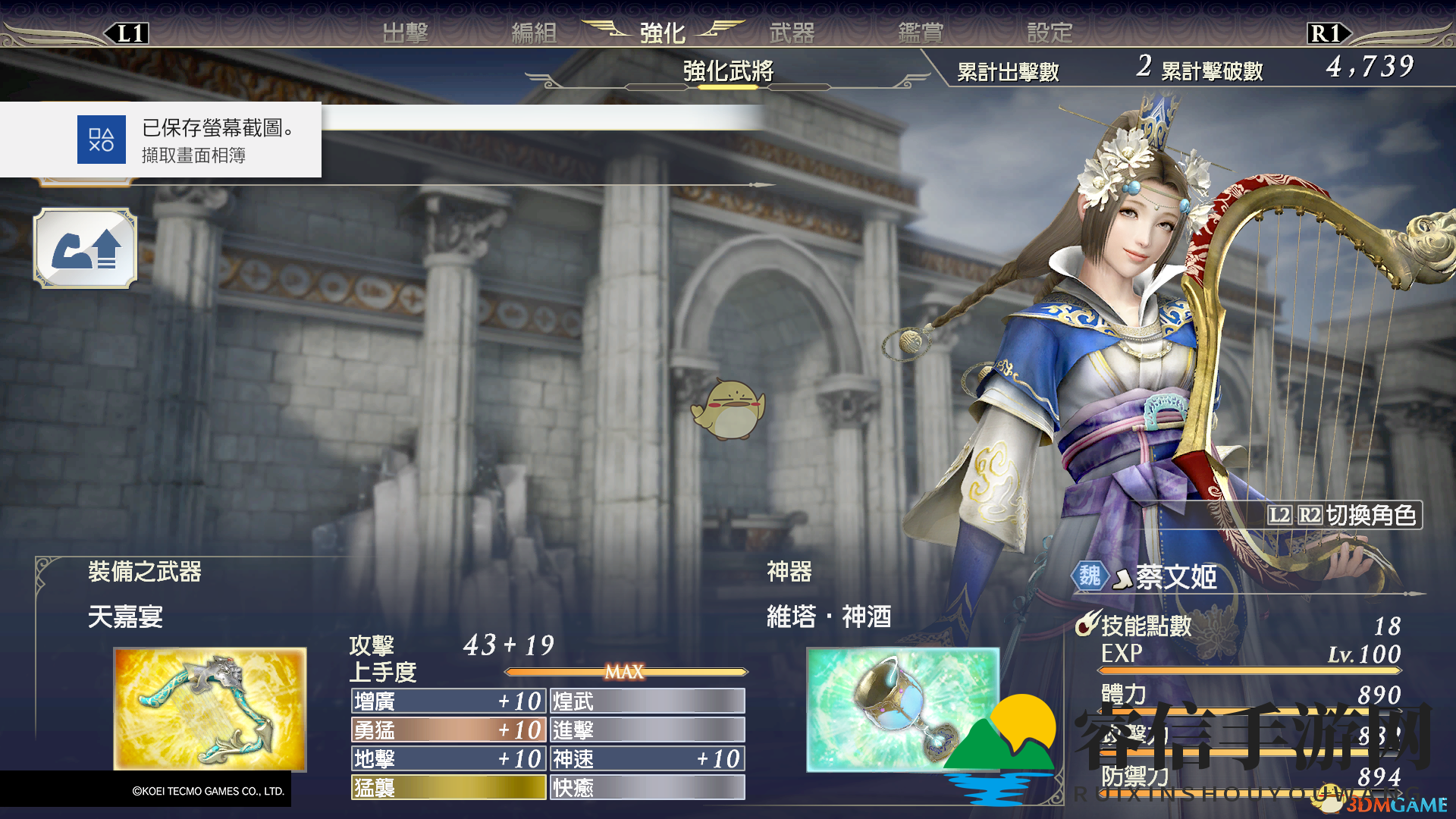Viewport: 1456px width, 819px height.
Task: Choose the 猛襲 attribute row
Action: coord(448,787)
